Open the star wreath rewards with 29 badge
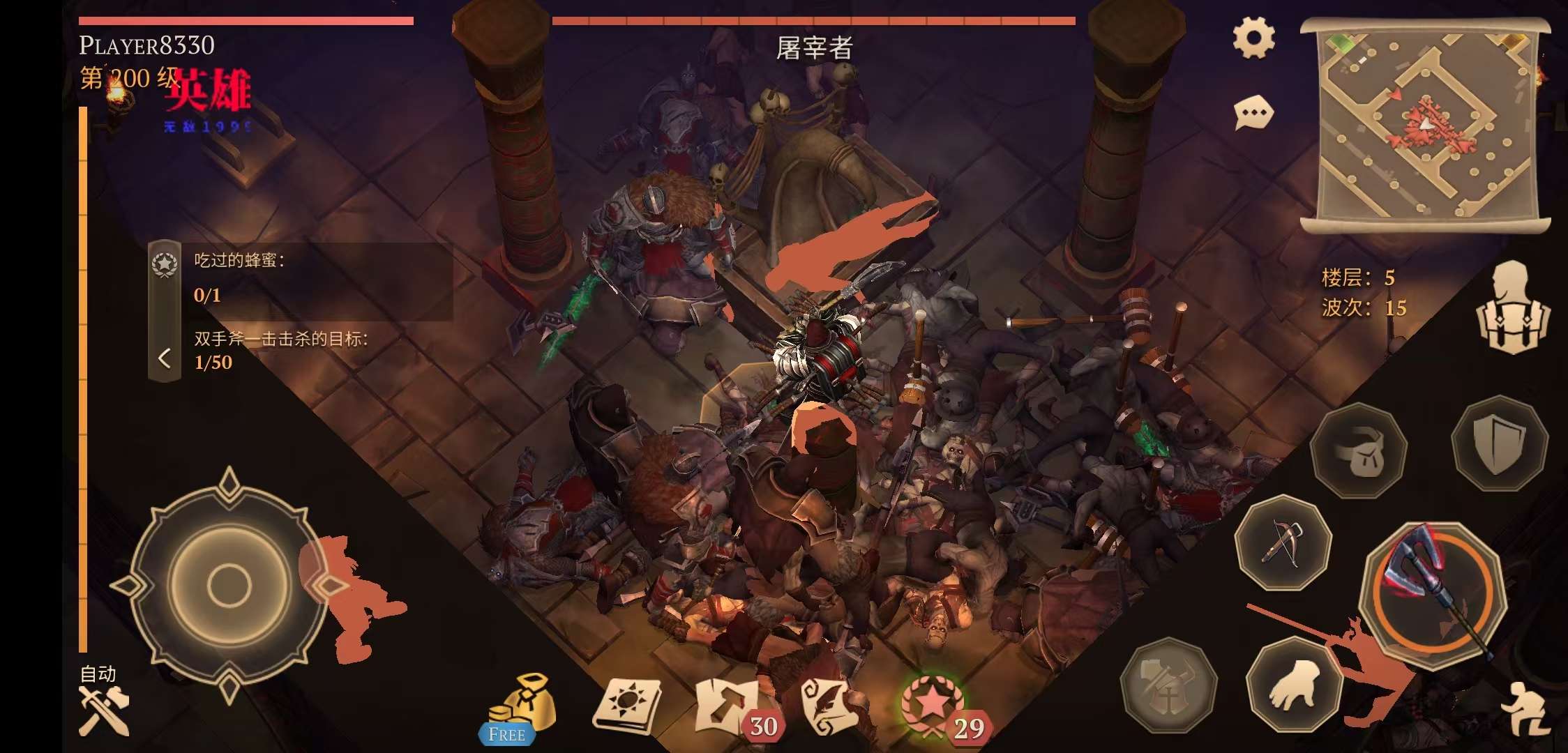Image resolution: width=1568 pixels, height=753 pixels. click(933, 706)
